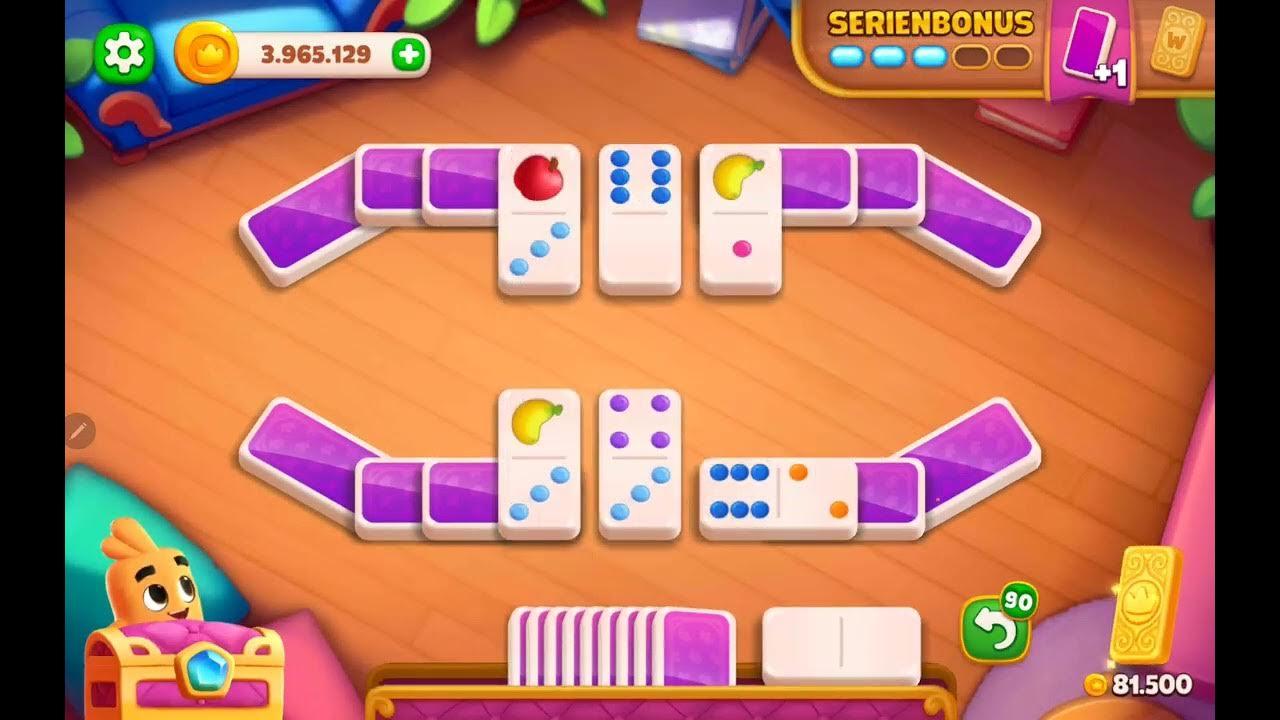Tap the first lit Serienbonus pip
The width and height of the screenshot is (1280, 720).
(845, 58)
